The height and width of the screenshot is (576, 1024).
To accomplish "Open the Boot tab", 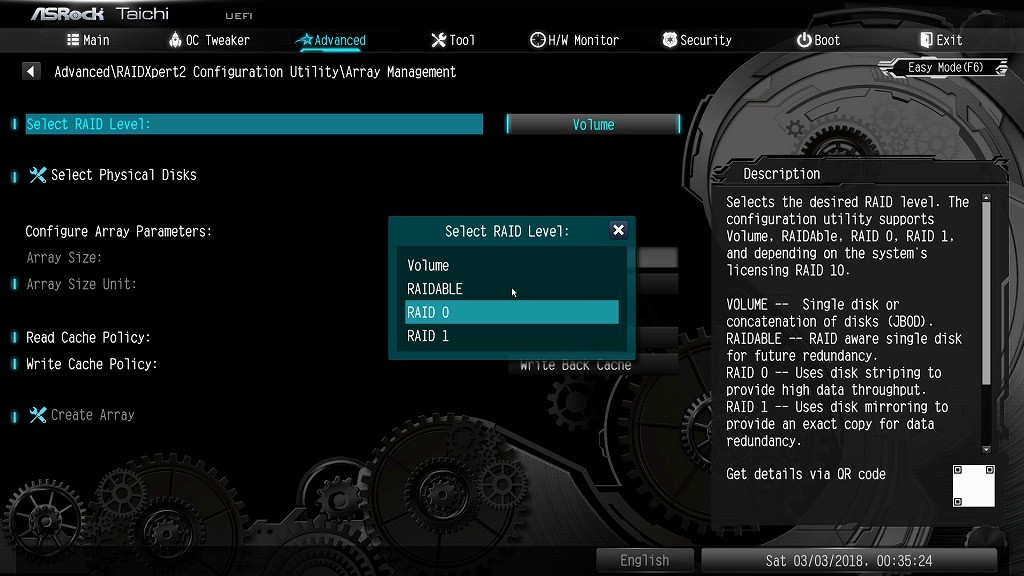I will click(x=818, y=40).
